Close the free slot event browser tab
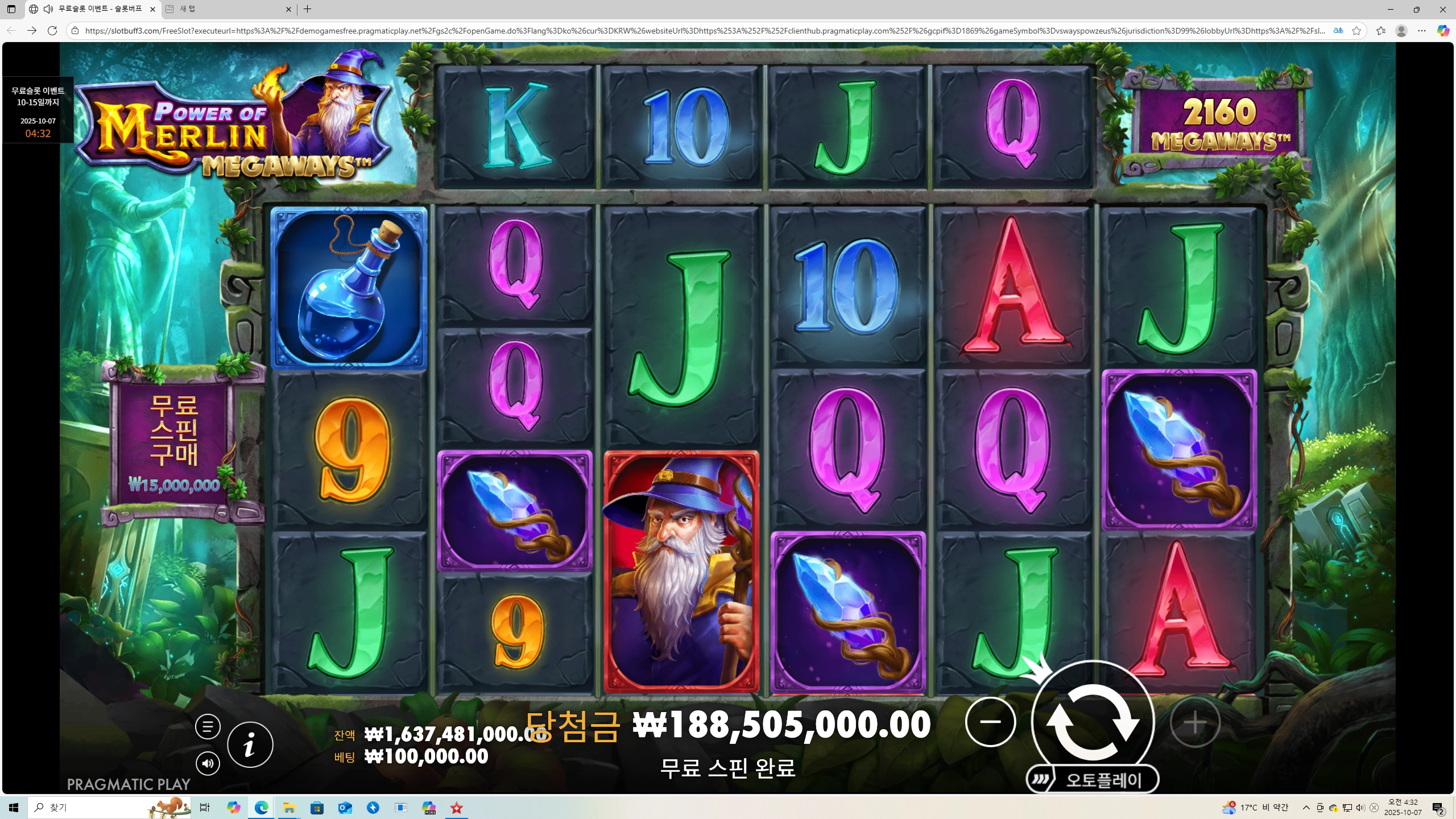The width and height of the screenshot is (1456, 819). point(152,9)
